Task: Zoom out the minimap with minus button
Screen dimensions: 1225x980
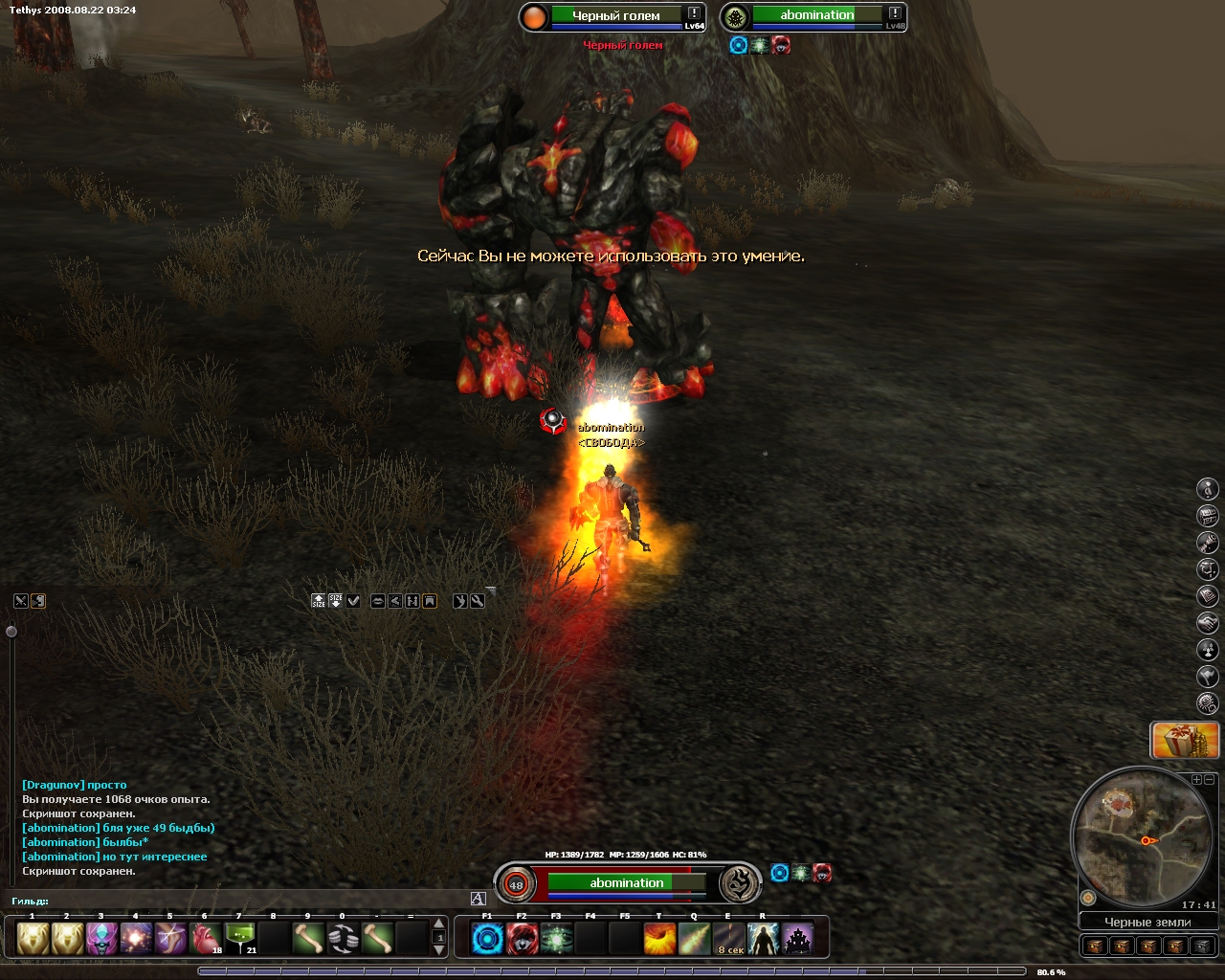Action: (x=1208, y=780)
